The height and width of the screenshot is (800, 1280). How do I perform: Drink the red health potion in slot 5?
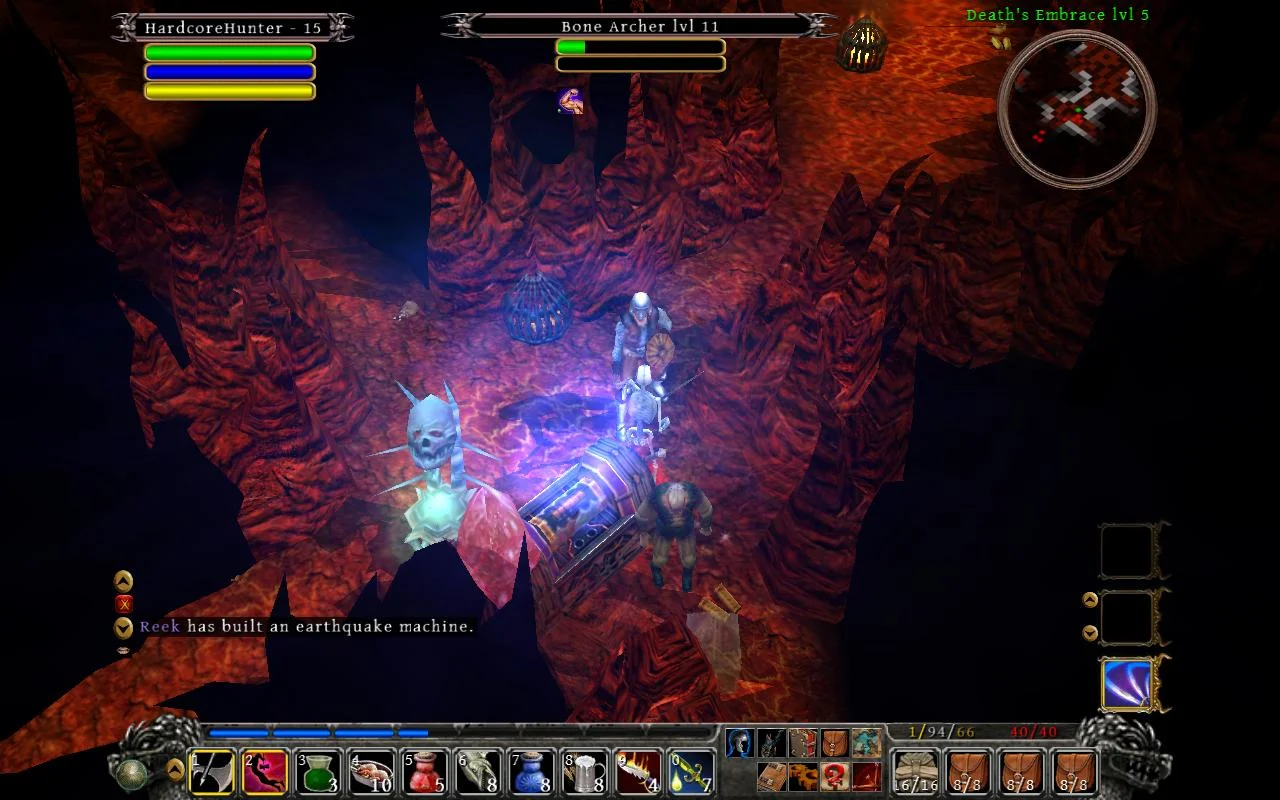425,770
